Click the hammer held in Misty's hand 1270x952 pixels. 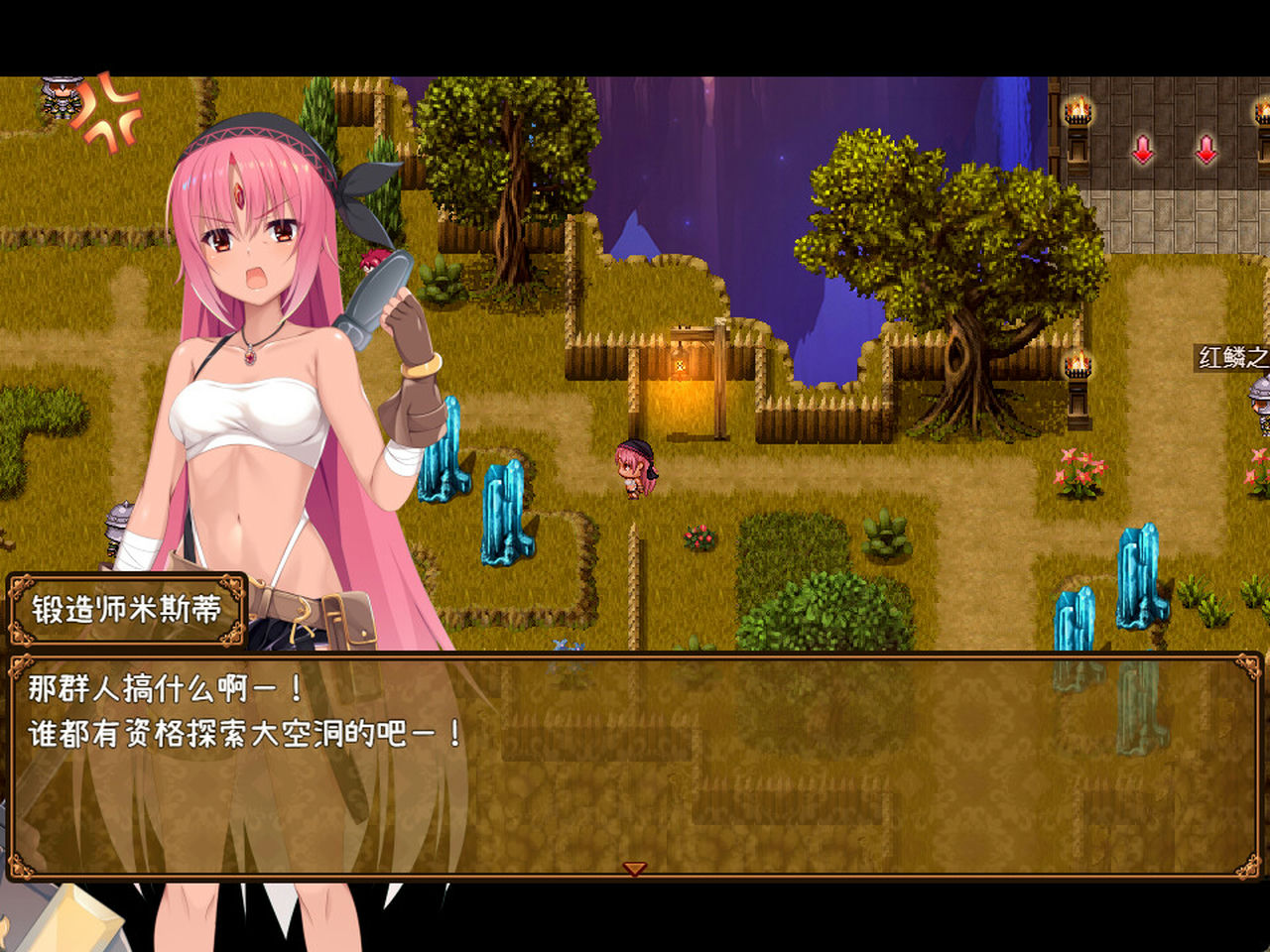click(x=377, y=288)
